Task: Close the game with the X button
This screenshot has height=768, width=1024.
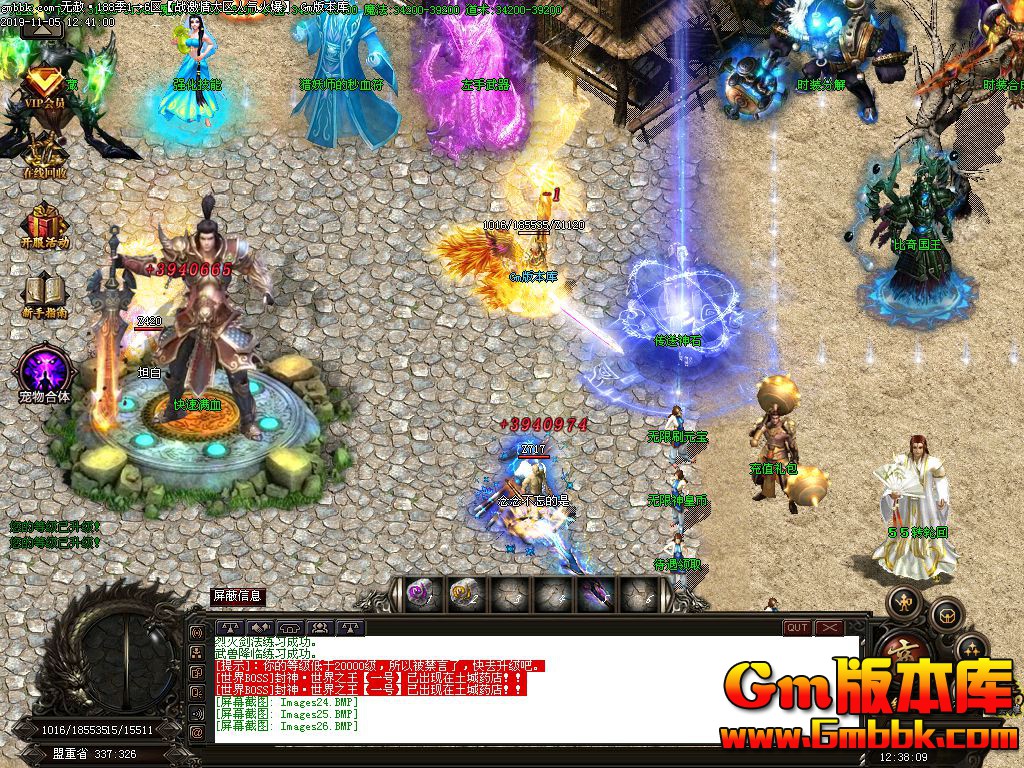Action: click(830, 628)
